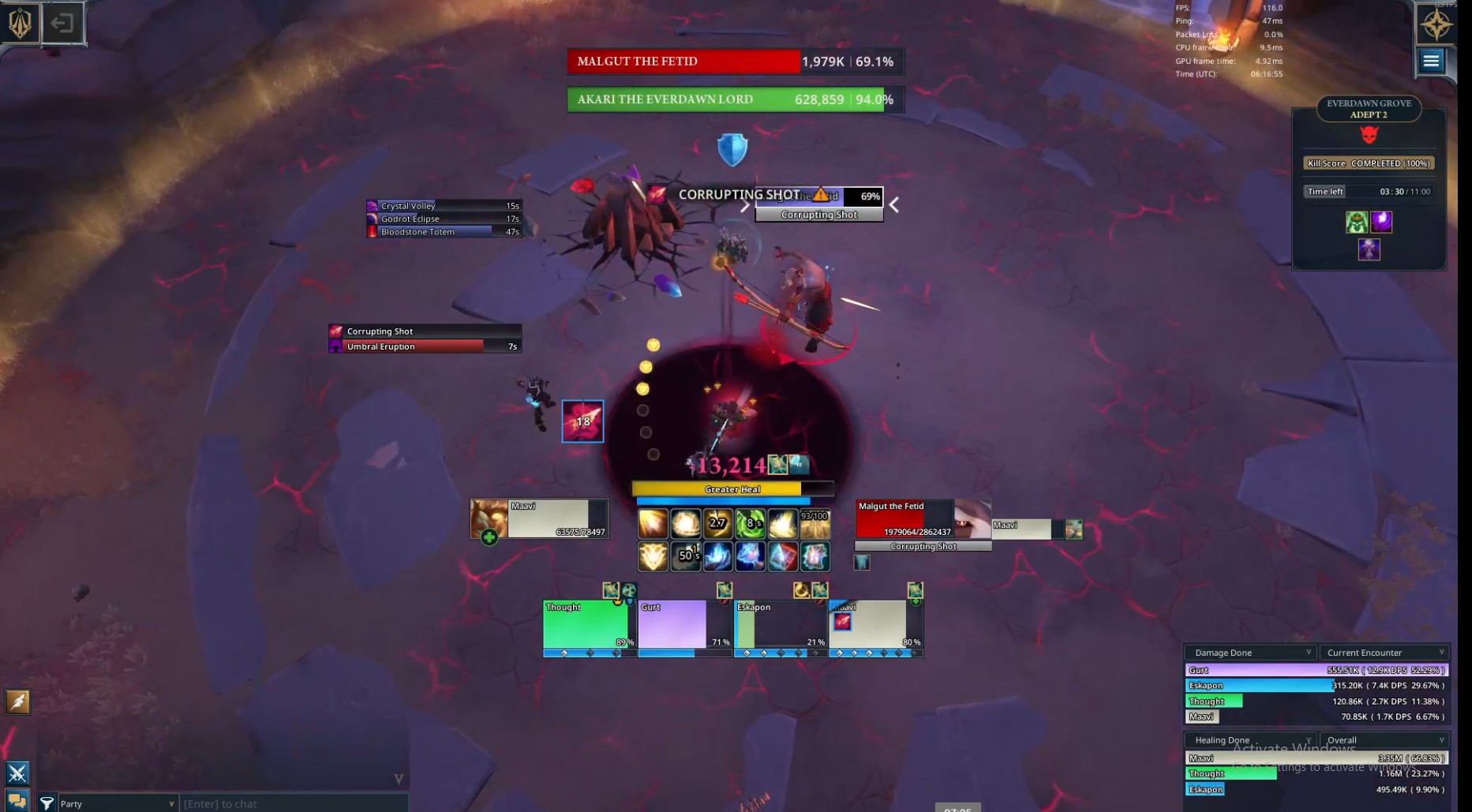Open the Party chat channel dropdown
This screenshot has width=1472, height=812.
coord(117,803)
